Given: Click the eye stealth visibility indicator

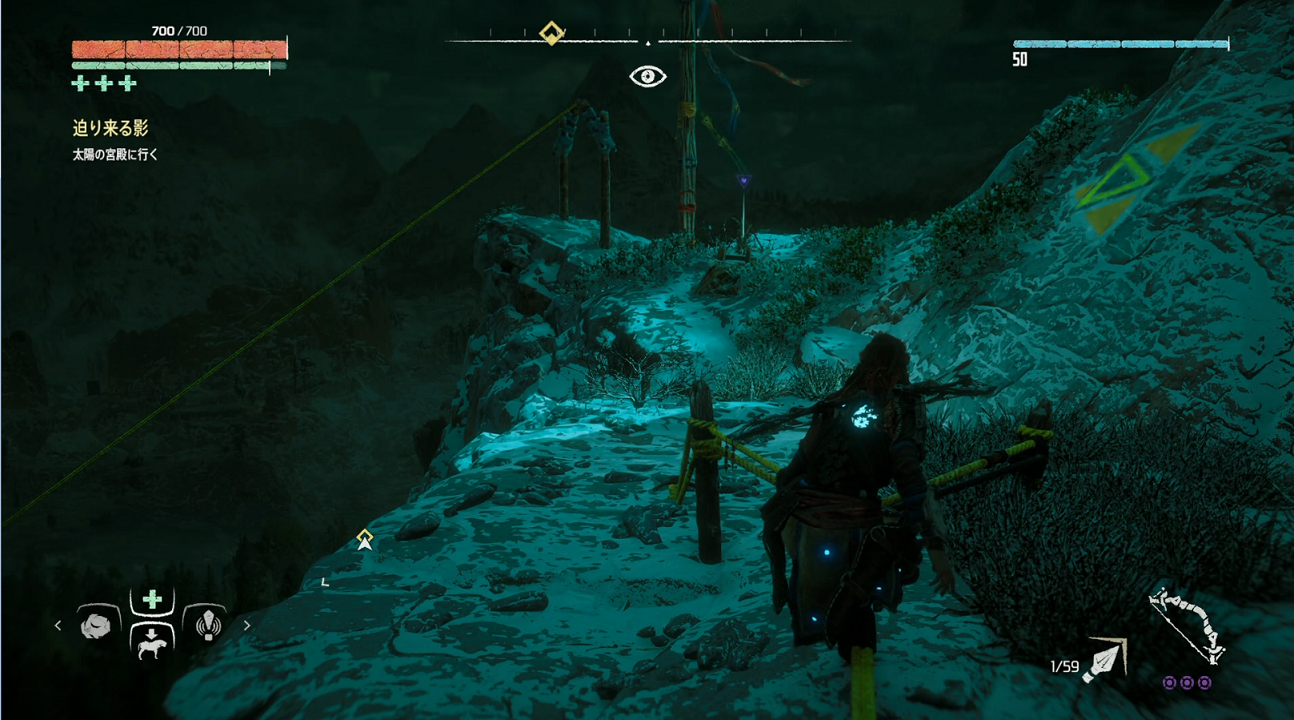Looking at the screenshot, I should point(648,76).
